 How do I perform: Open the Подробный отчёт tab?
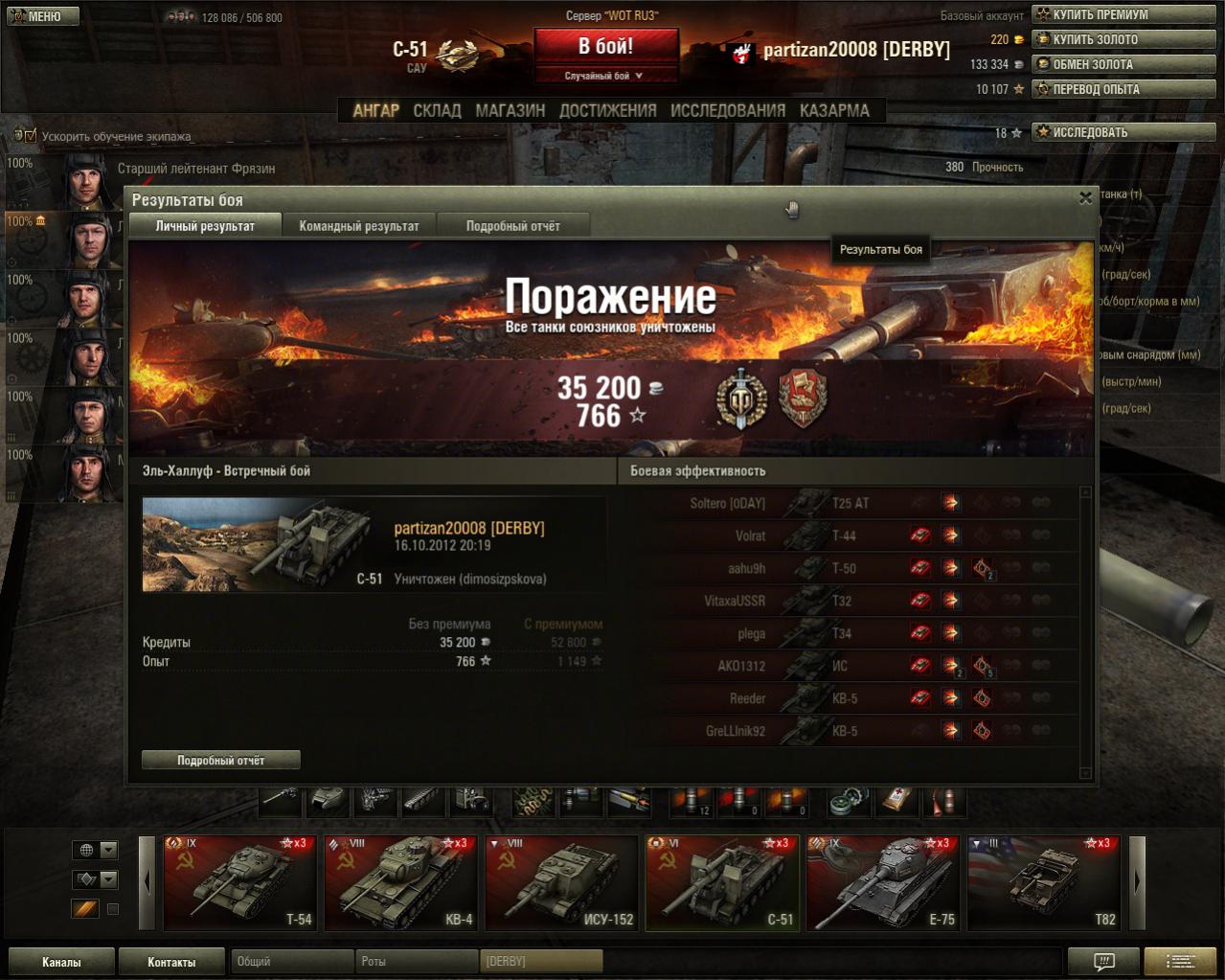tap(512, 226)
